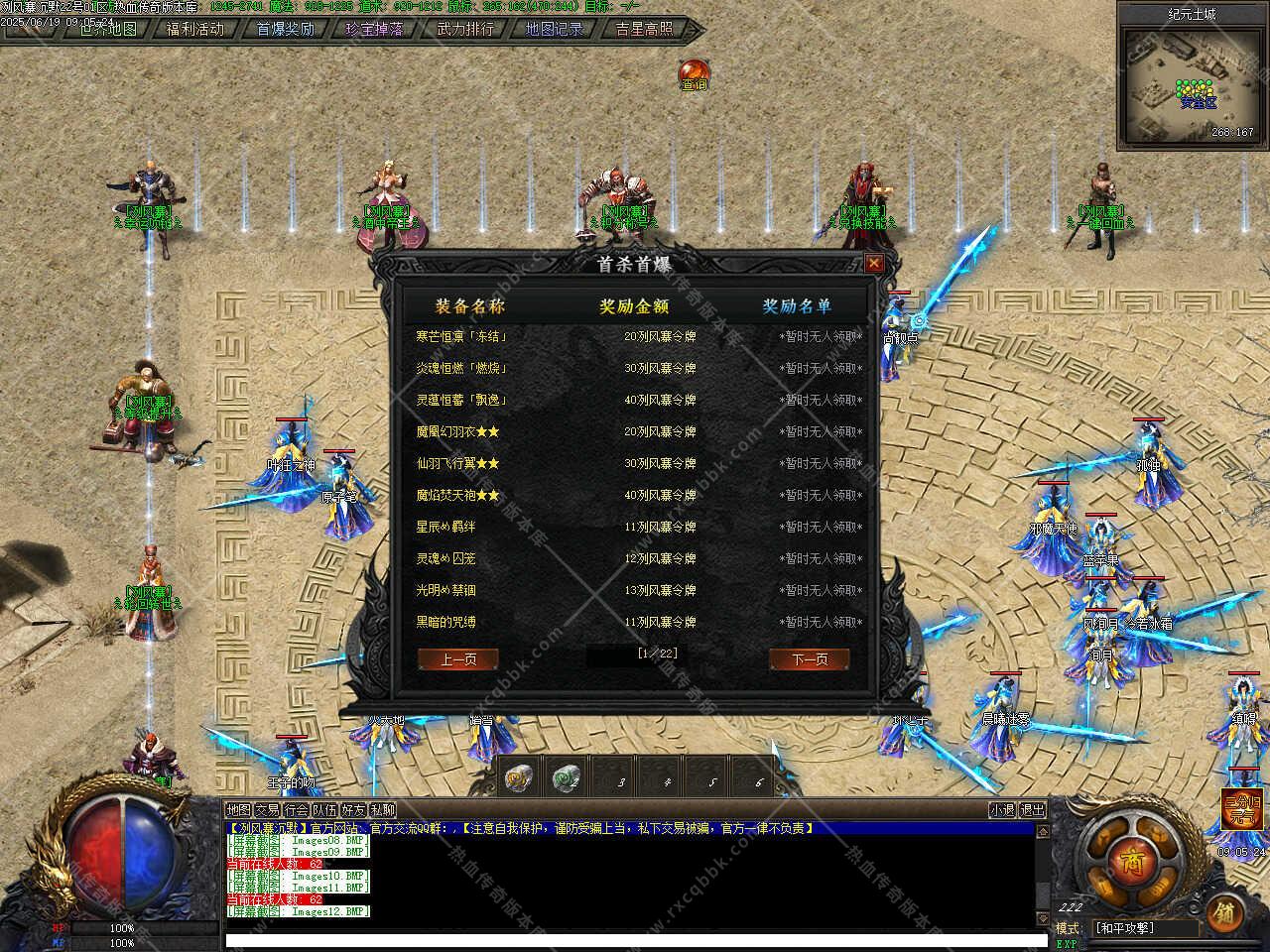The image size is (1270, 952).
Task: Click the 退出 exit button
Action: click(1032, 810)
